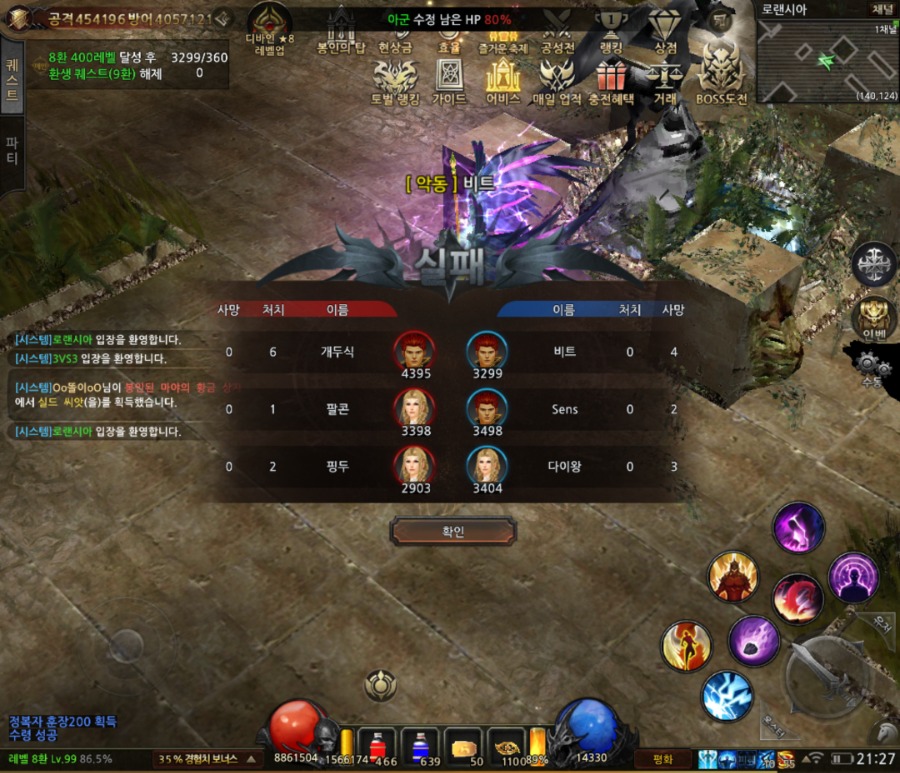Viewport: 900px width, 773px height.
Task: Enter the 어비스 abyss menu
Action: click(x=503, y=79)
